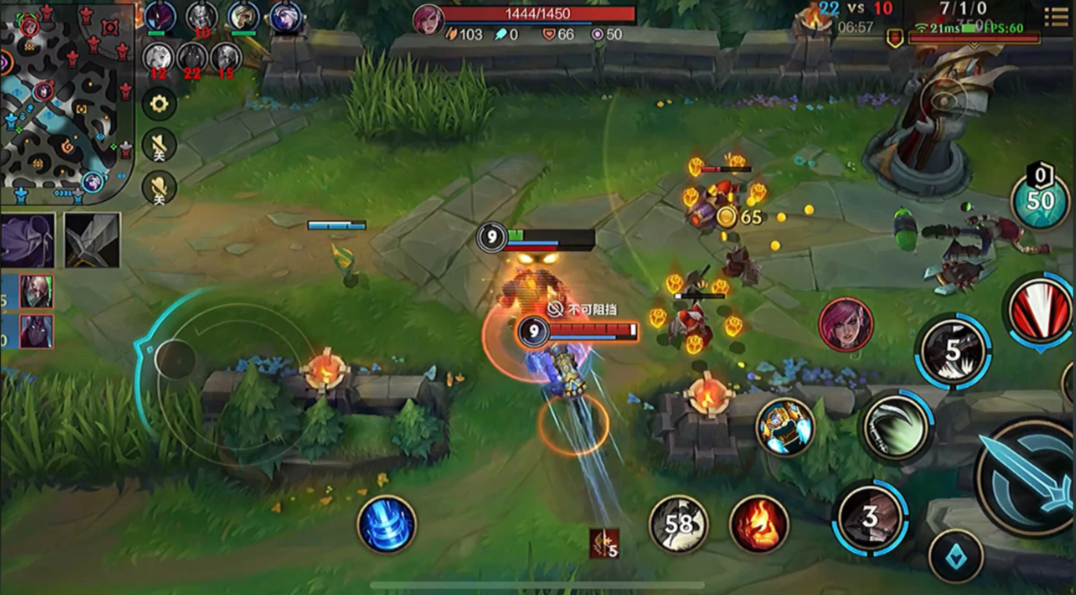Use the ability with cooldown 5
The width and height of the screenshot is (1076, 595).
point(953,351)
